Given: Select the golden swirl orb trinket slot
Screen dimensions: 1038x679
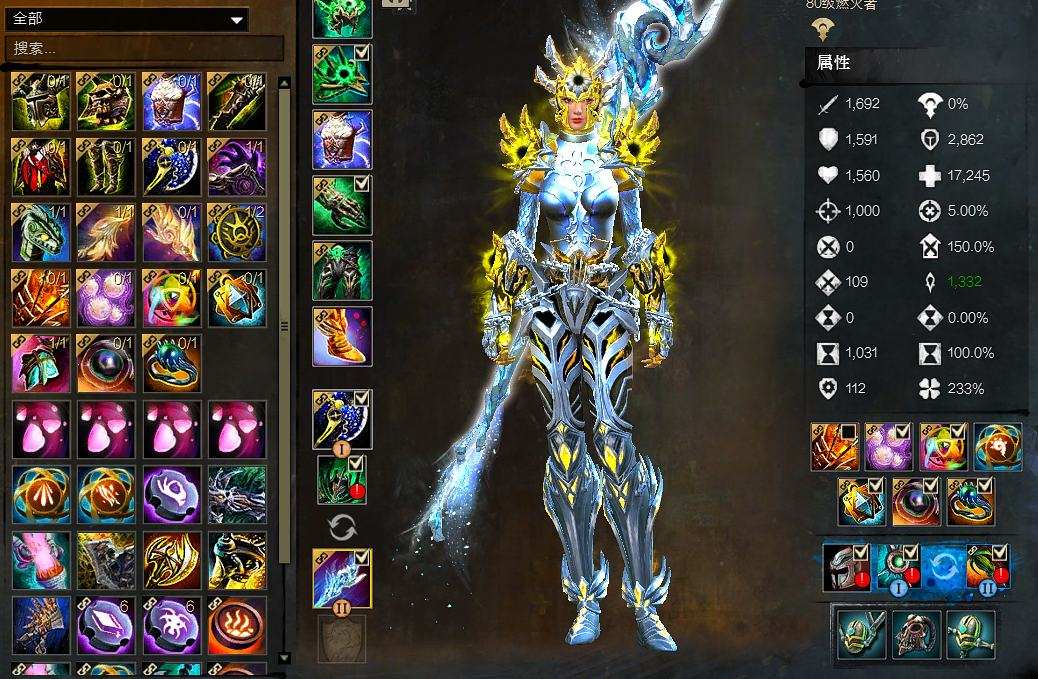Looking at the screenshot, I should [x=998, y=447].
